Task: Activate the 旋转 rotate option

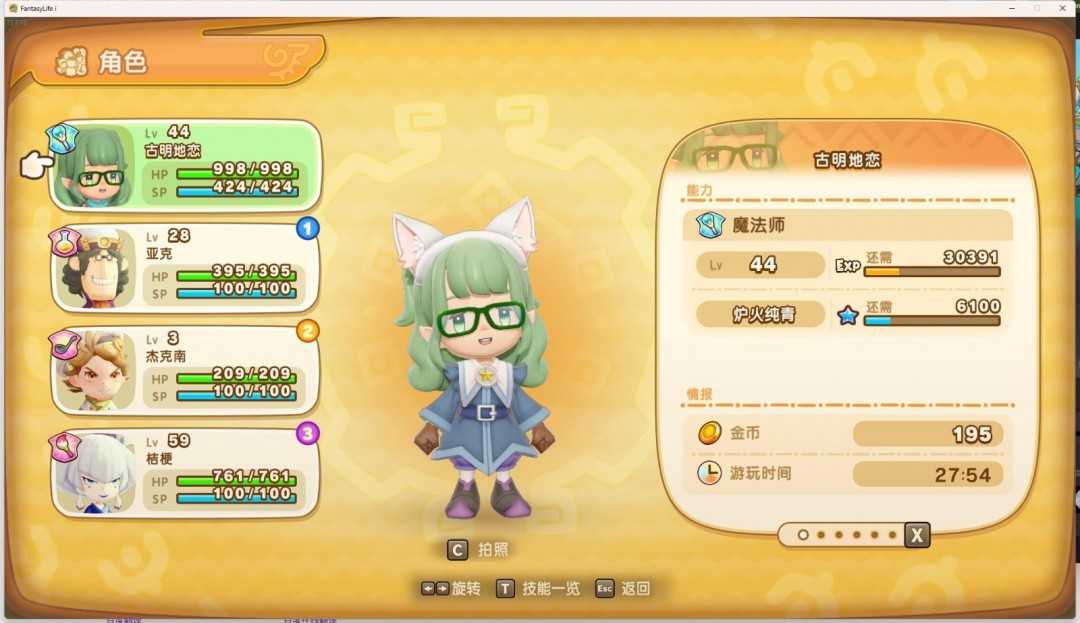Action: pyautogui.click(x=451, y=588)
